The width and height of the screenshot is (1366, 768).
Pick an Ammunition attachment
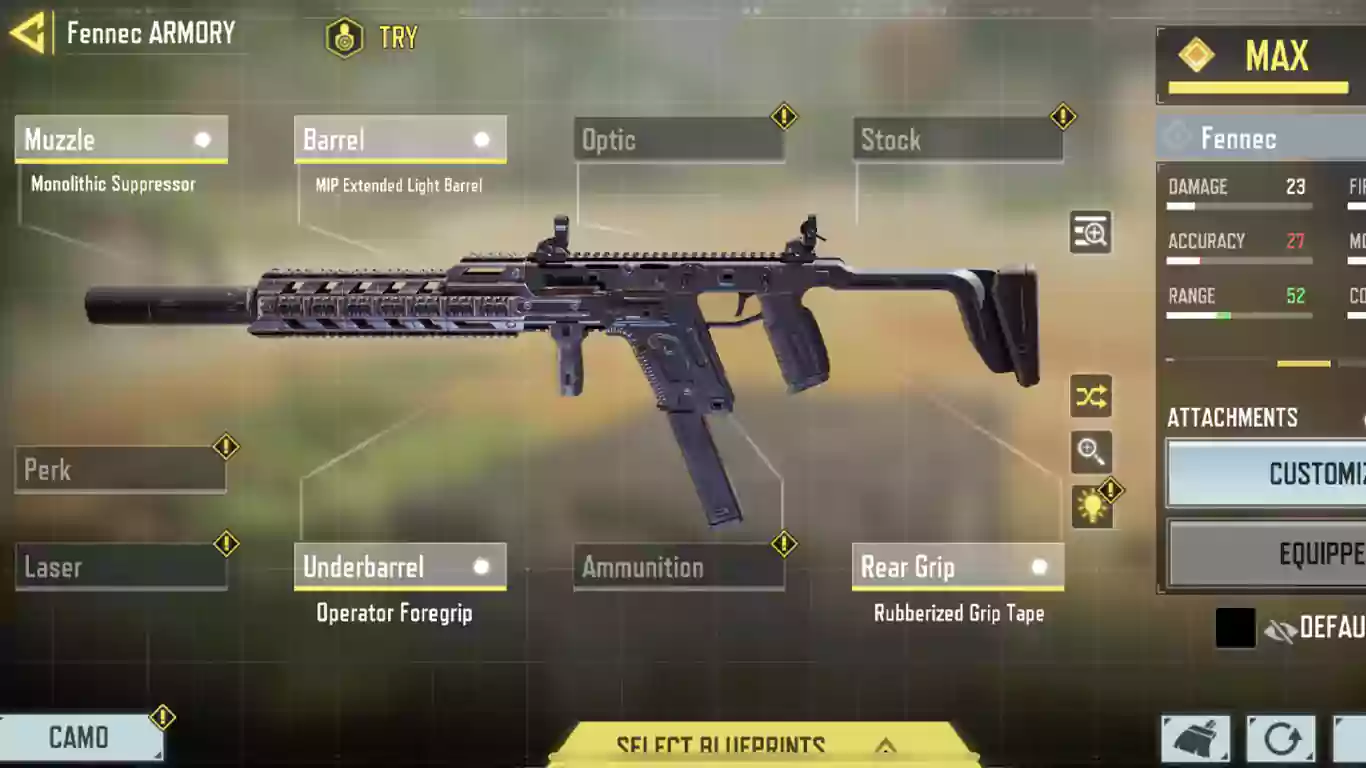pos(678,568)
